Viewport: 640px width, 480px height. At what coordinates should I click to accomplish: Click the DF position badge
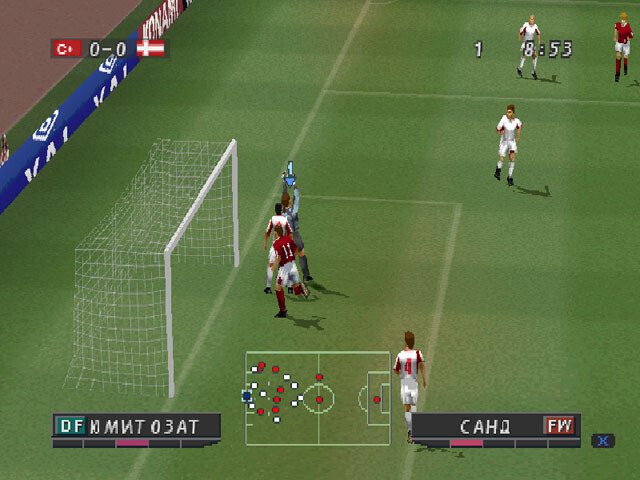tap(70, 426)
